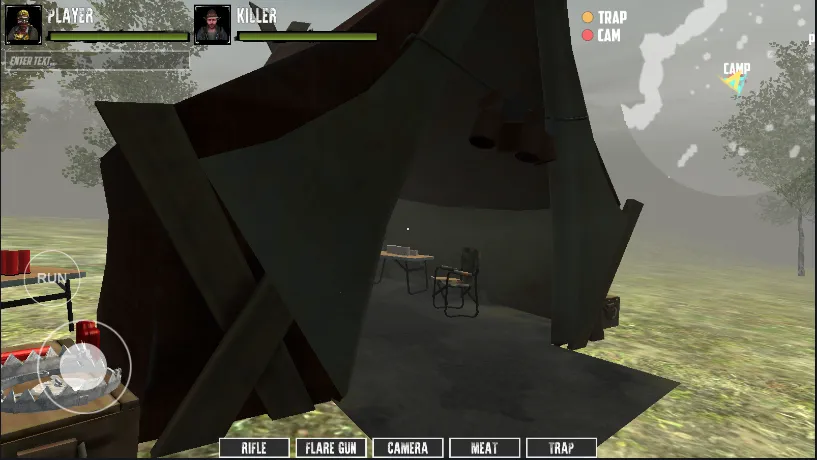This screenshot has height=460, width=817.
Task: Choose the Camera item
Action: [x=407, y=448]
